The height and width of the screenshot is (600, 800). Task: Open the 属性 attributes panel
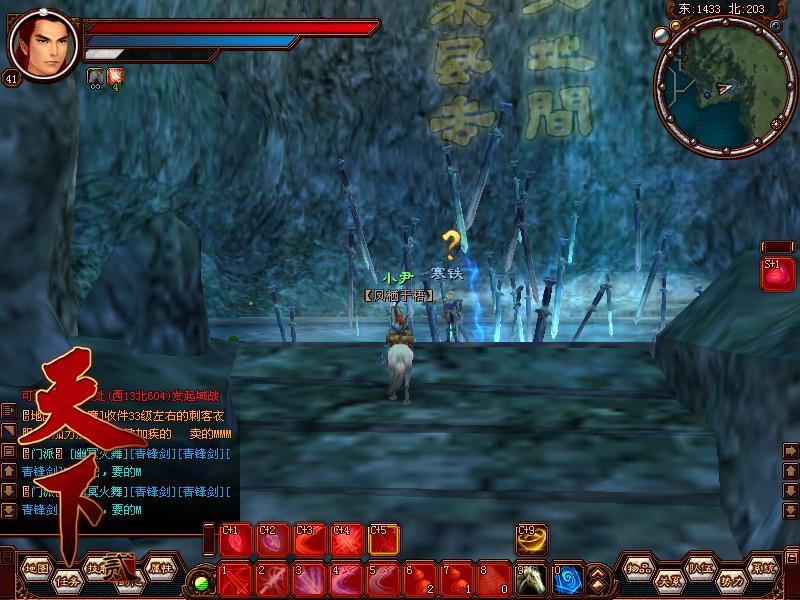click(x=160, y=567)
